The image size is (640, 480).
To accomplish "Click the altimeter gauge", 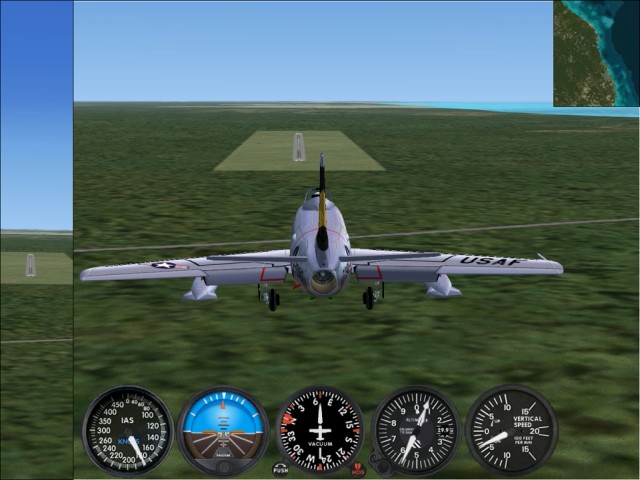I will [x=416, y=431].
